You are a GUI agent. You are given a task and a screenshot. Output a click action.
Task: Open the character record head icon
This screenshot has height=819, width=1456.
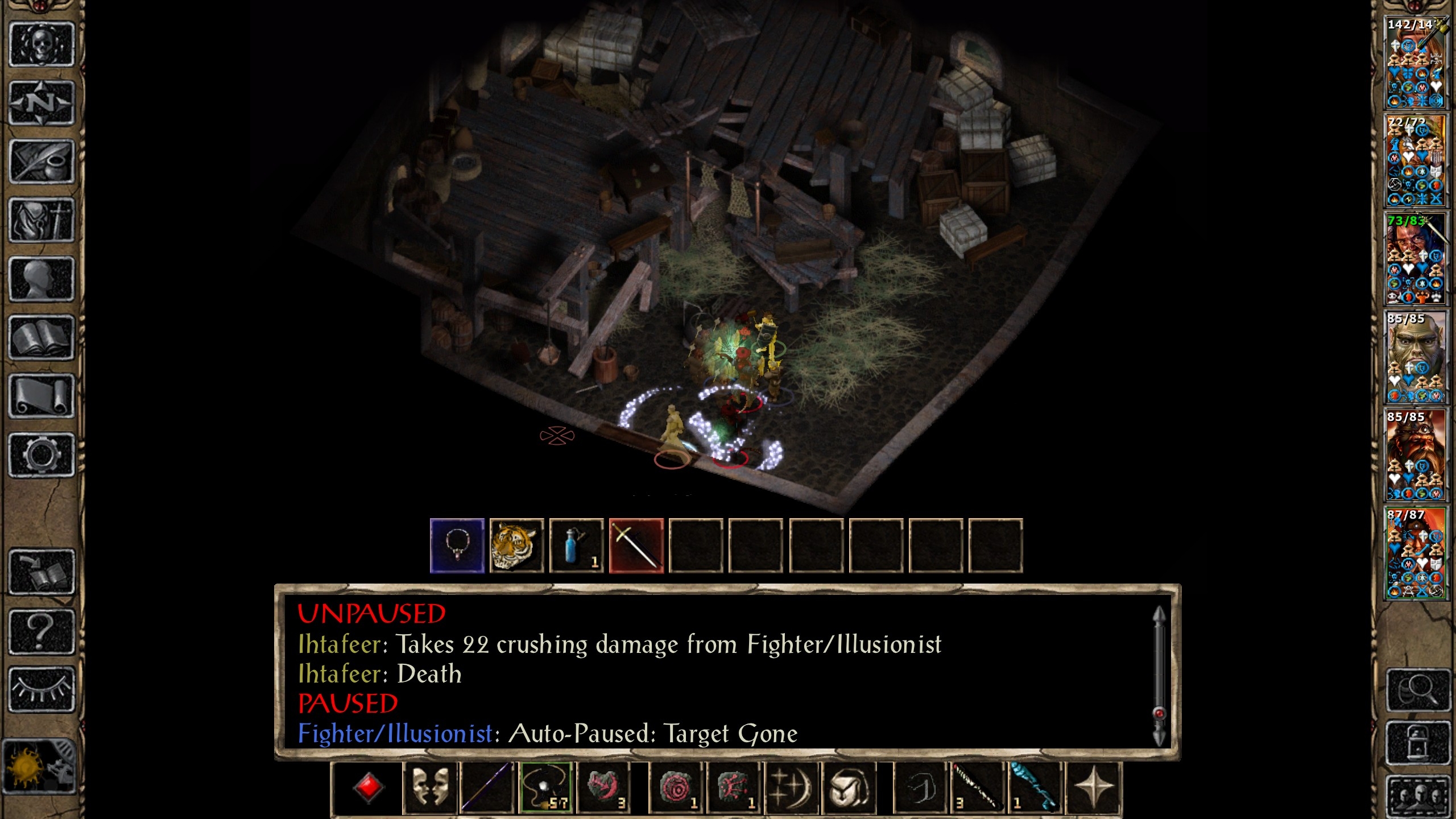42,279
